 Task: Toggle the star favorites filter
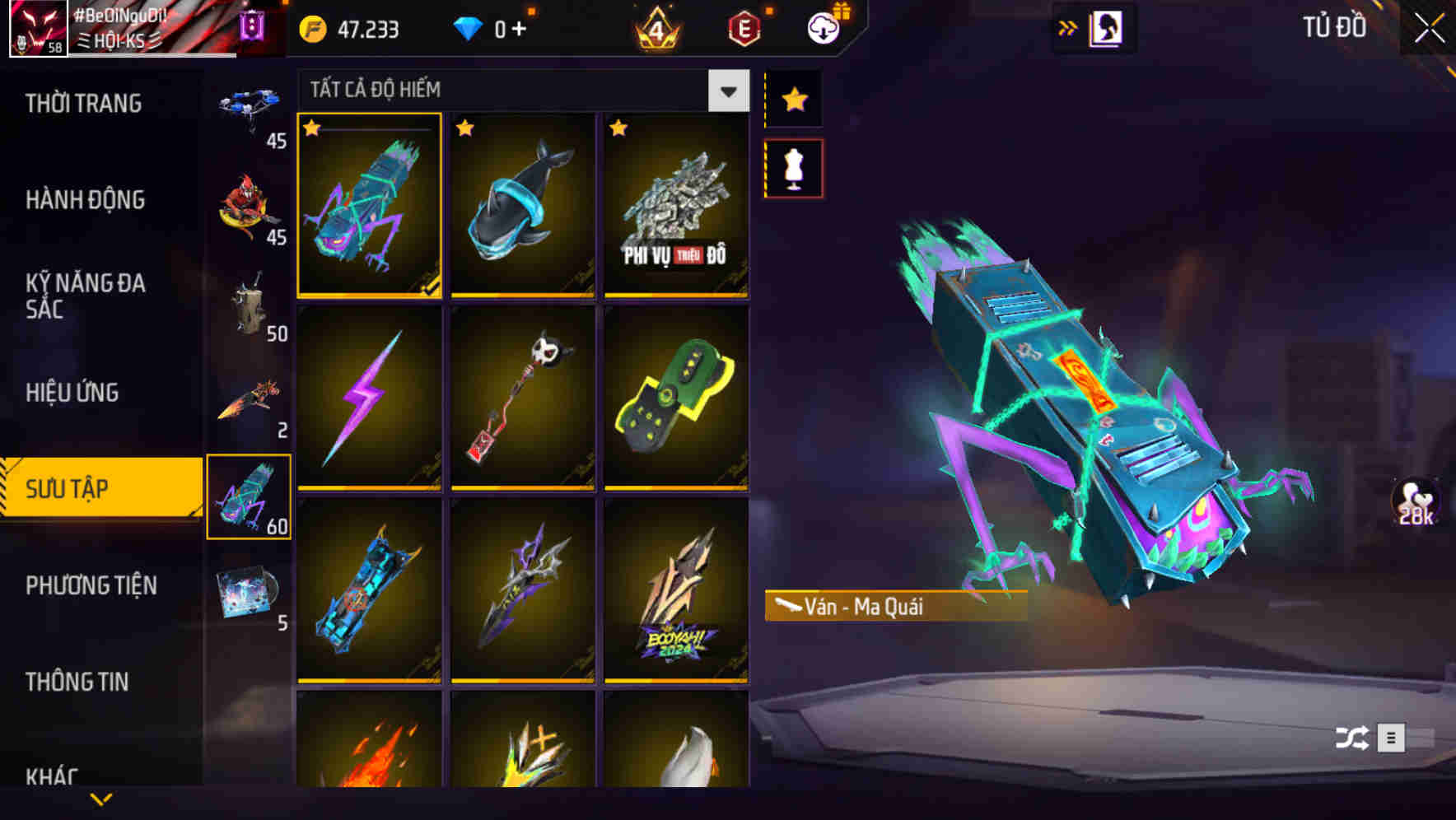pyautogui.click(x=794, y=99)
